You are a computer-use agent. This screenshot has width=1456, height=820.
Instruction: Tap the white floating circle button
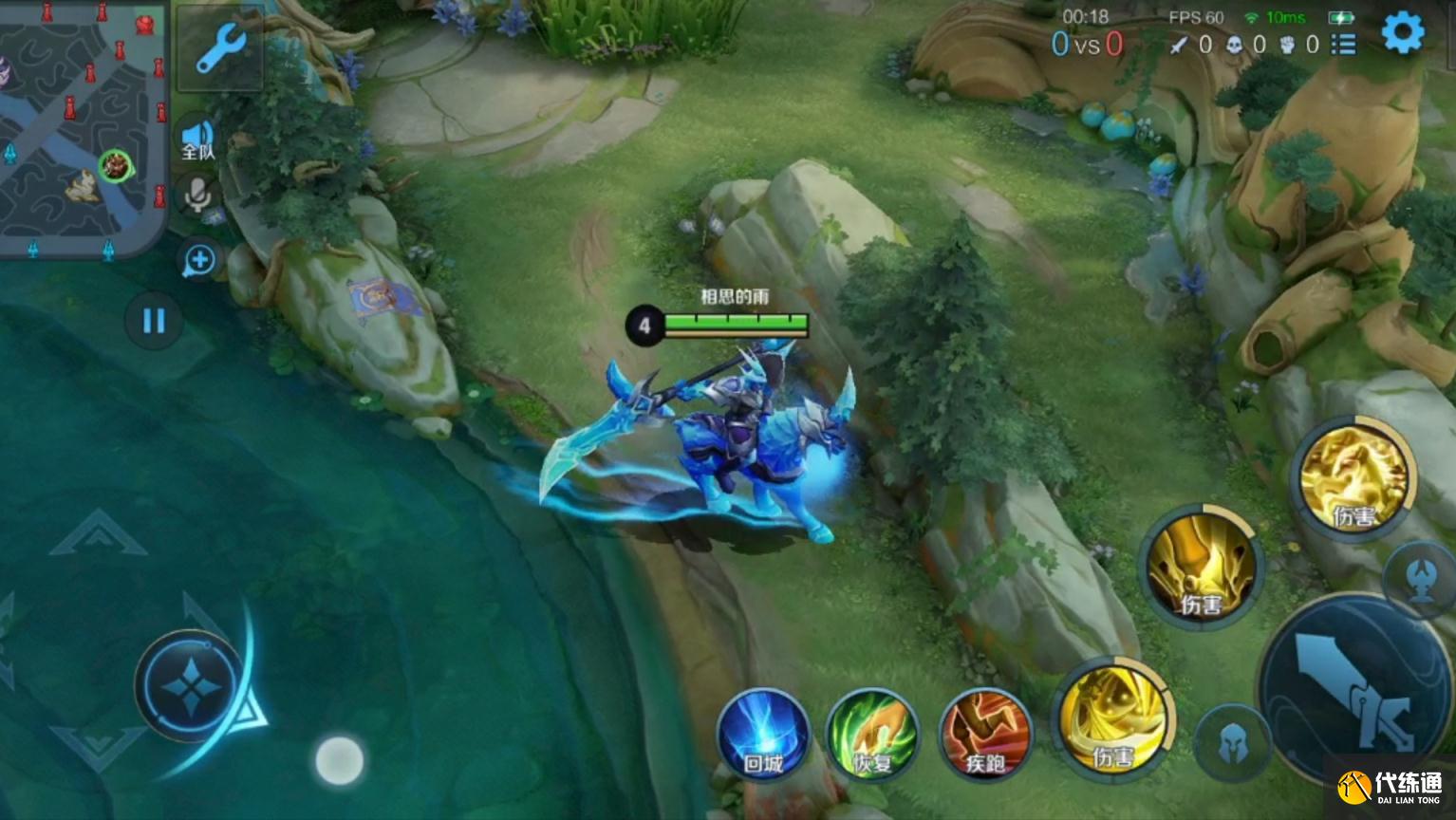pyautogui.click(x=339, y=760)
